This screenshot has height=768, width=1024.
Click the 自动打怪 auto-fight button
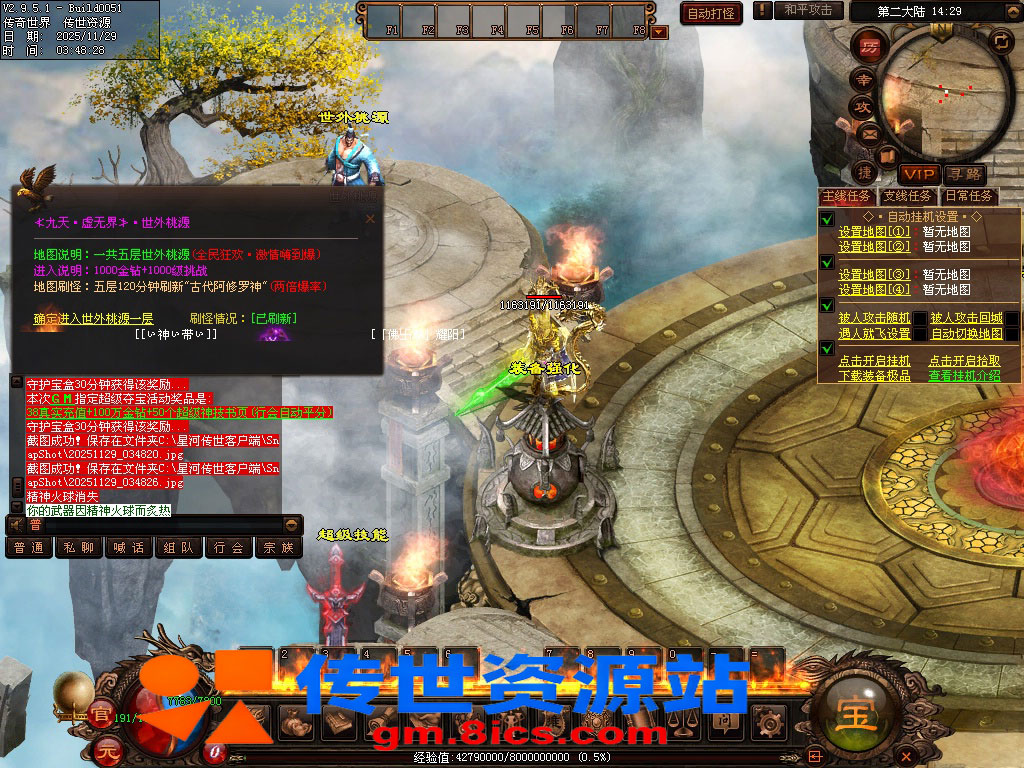[x=712, y=13]
